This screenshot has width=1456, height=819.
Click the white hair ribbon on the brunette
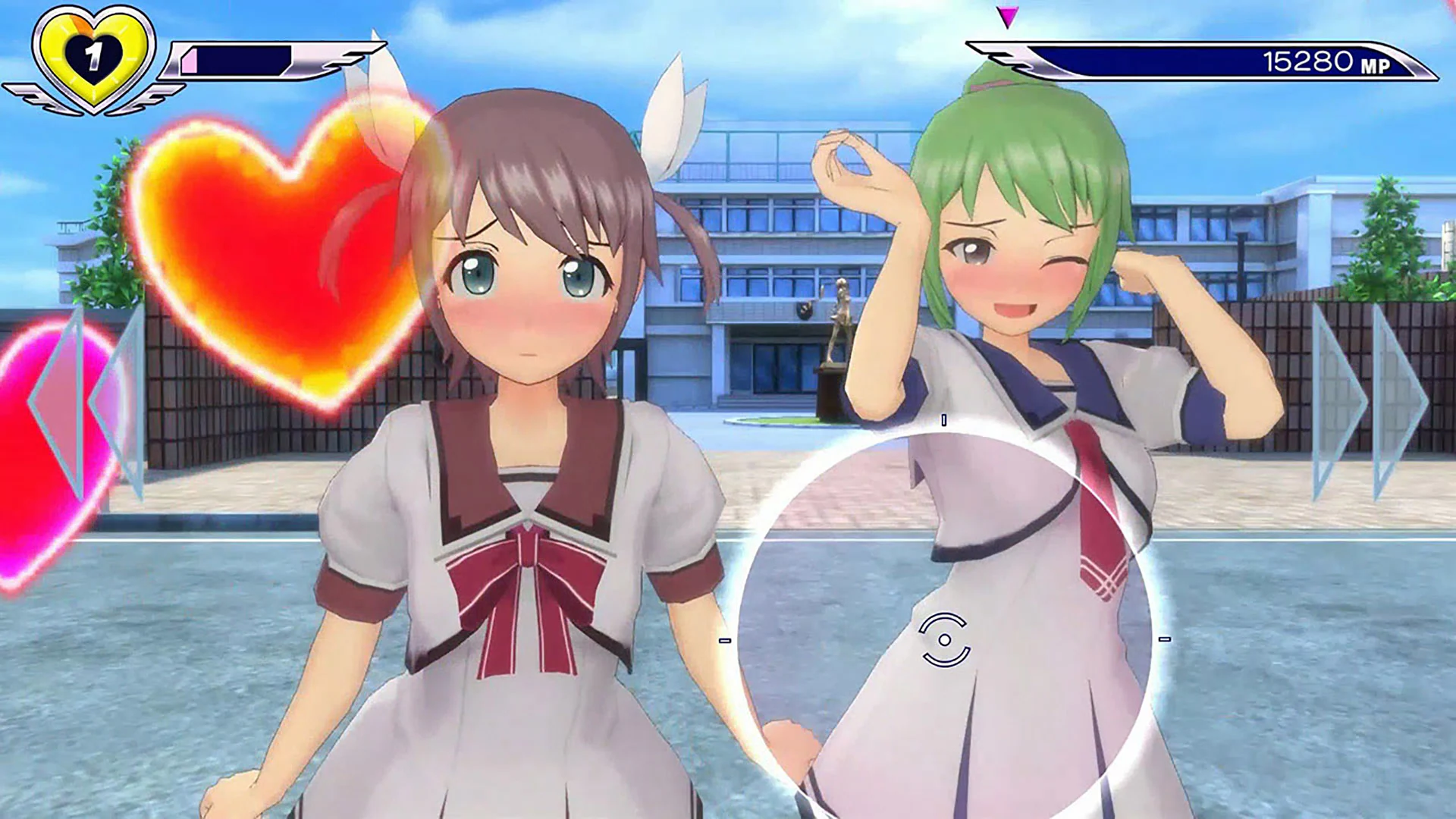click(667, 114)
